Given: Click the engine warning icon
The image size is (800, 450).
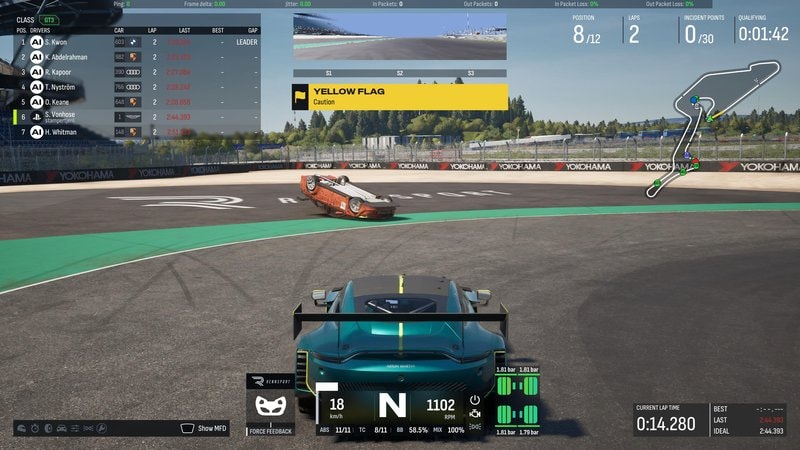Looking at the screenshot, I should (x=474, y=414).
